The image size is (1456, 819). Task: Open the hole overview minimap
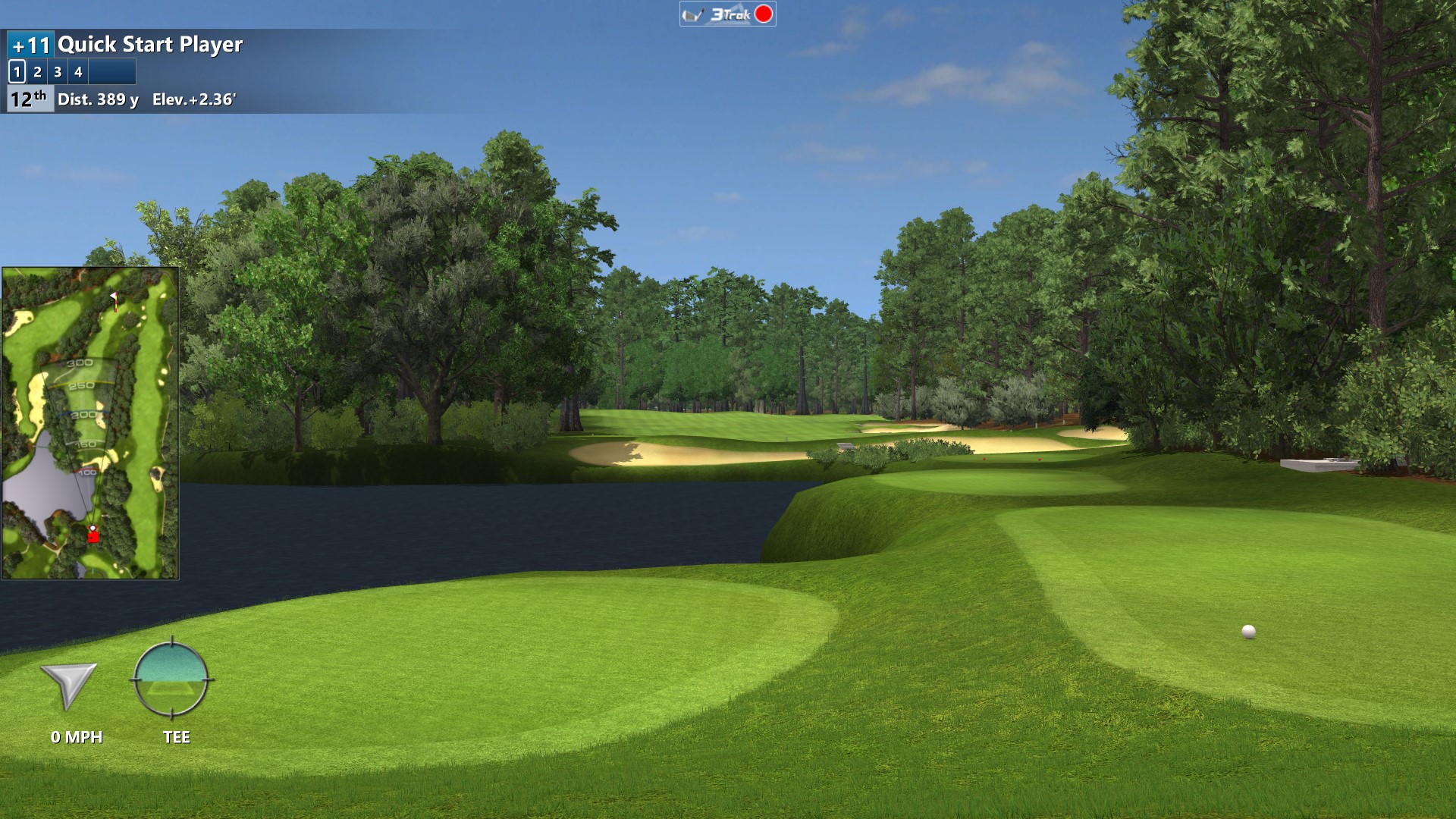(90, 422)
